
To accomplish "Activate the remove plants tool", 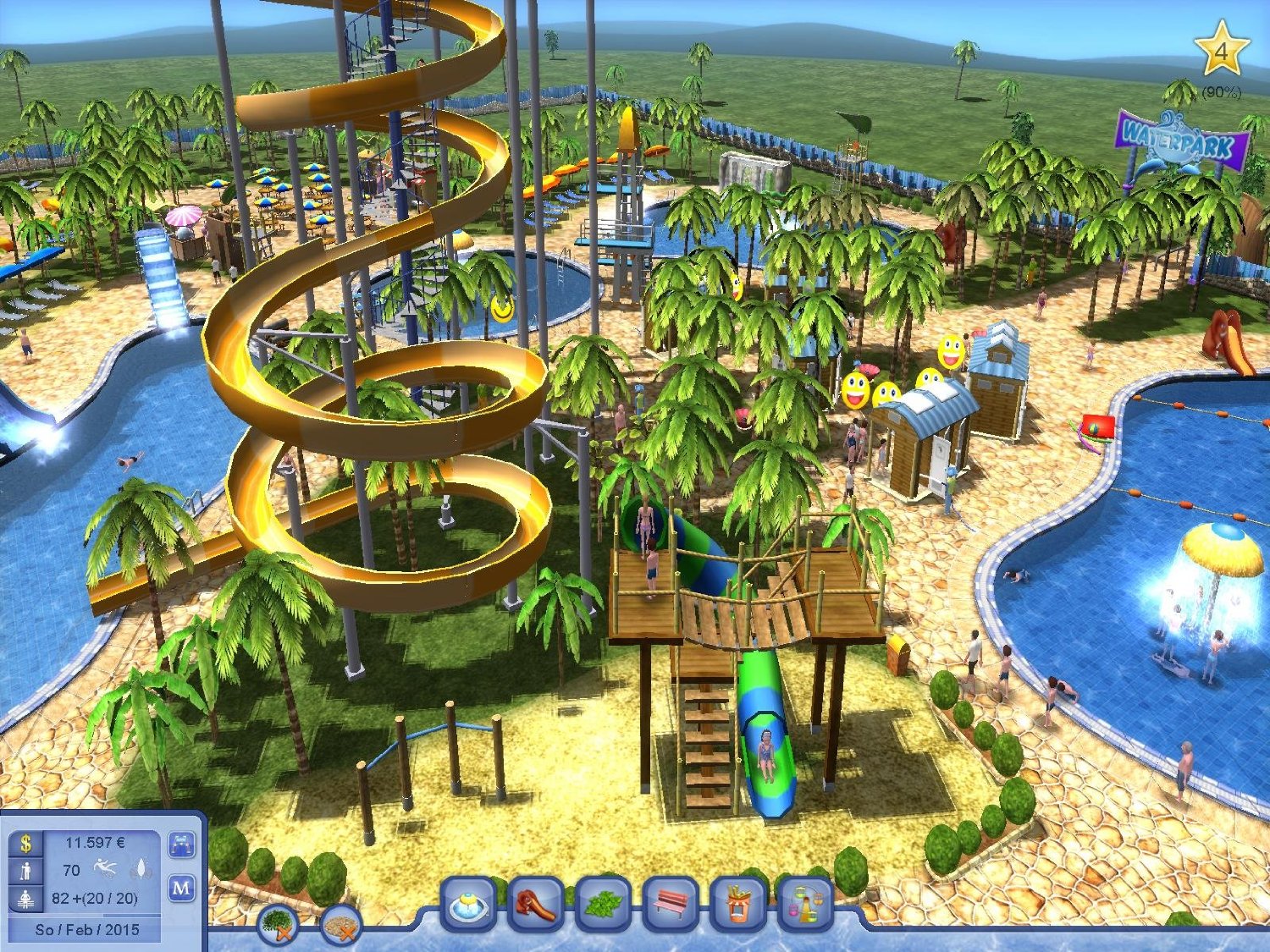I will [x=278, y=922].
